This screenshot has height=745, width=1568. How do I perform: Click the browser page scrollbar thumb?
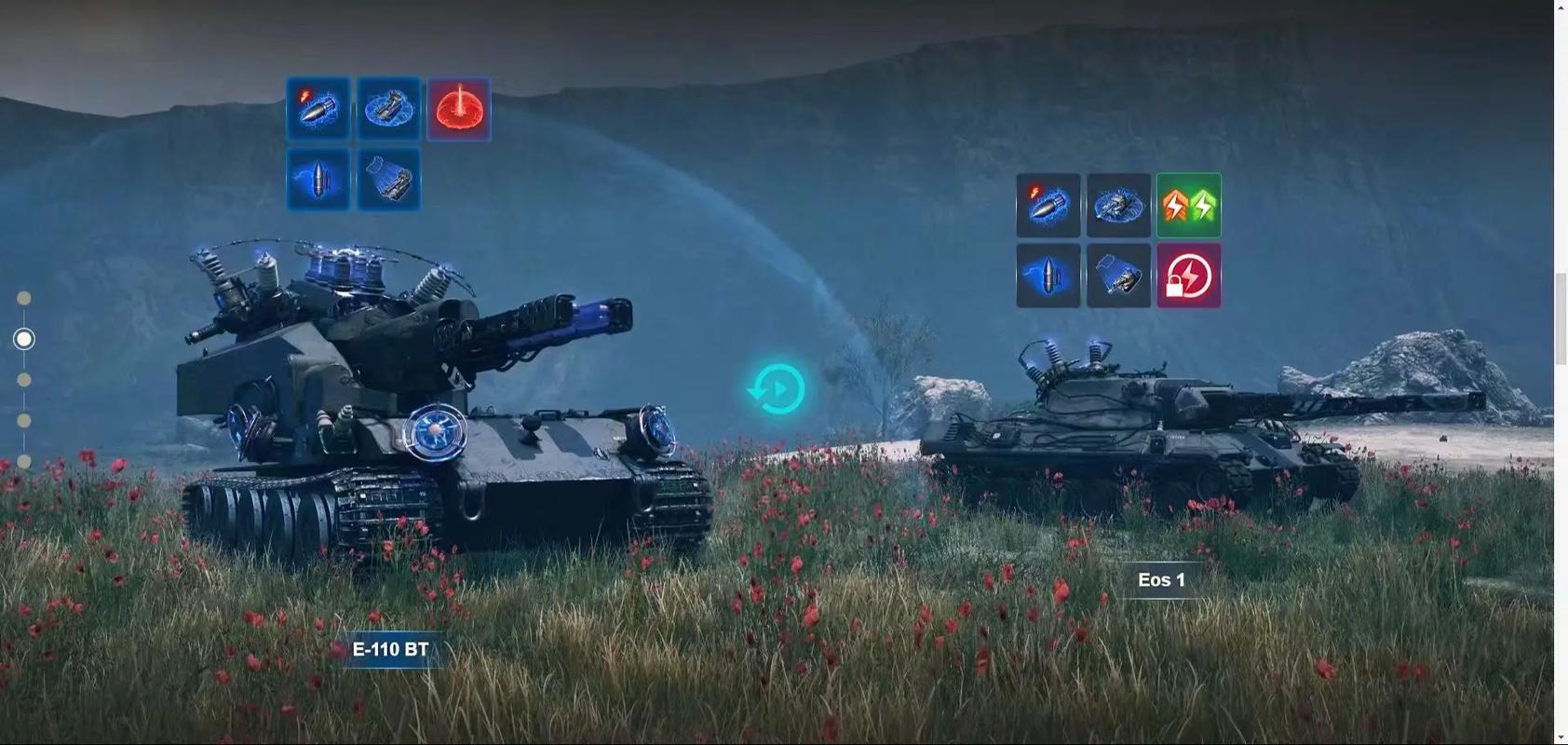[x=1561, y=318]
